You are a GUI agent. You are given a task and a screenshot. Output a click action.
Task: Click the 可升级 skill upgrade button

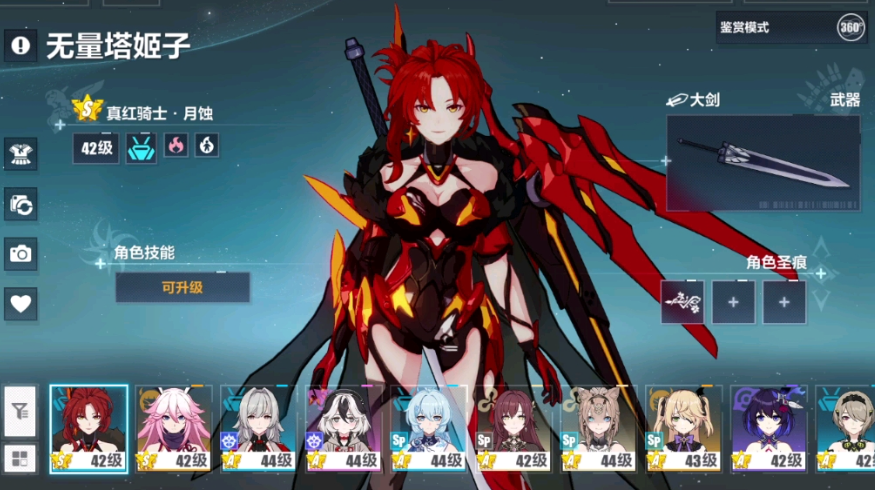(182, 287)
